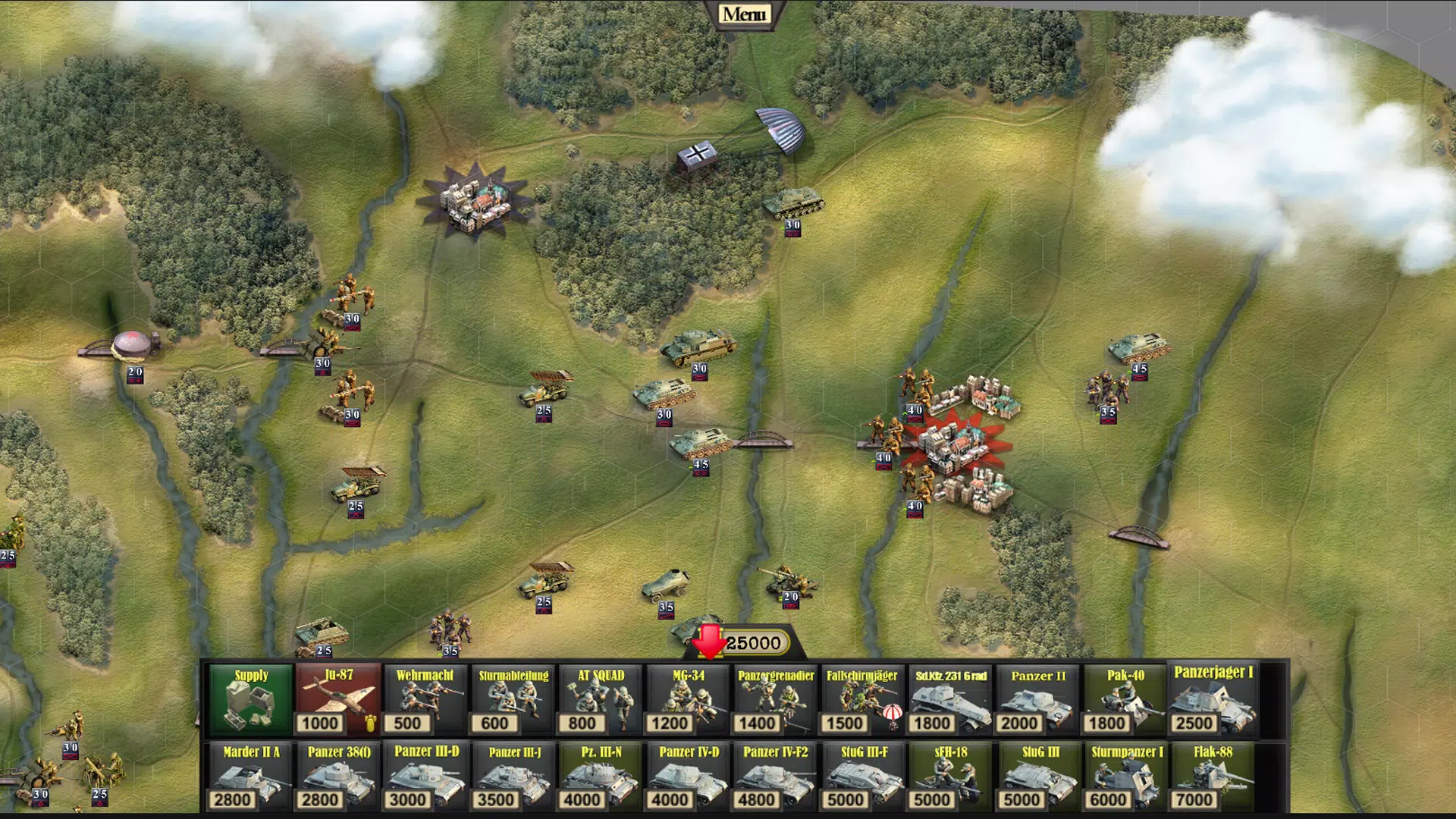Select the Fallschirmjäger paratrooper card

tap(862, 699)
